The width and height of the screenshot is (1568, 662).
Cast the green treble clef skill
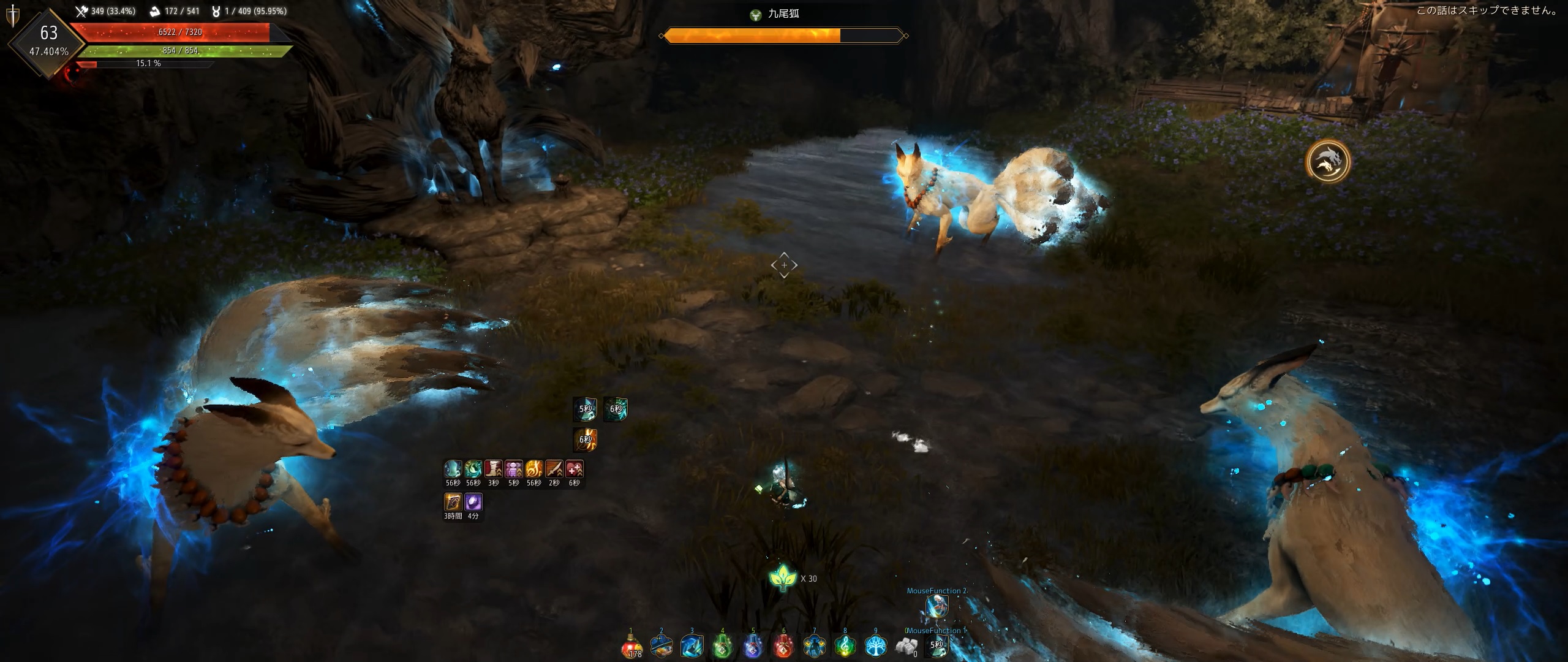click(x=845, y=646)
